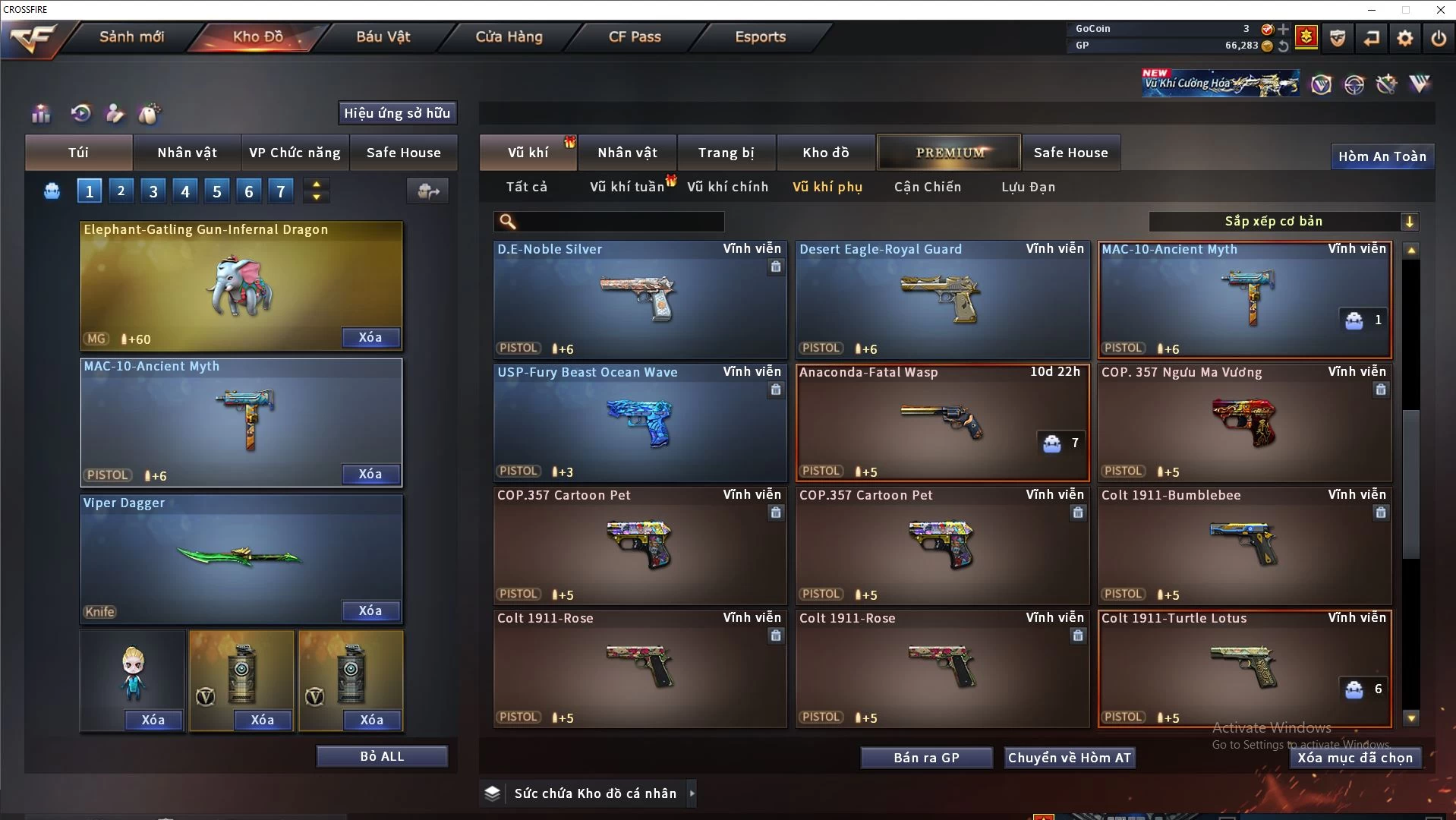Pick the Desert Eagle-Royal Guard pistol
This screenshot has width=1456, height=820.
click(941, 300)
